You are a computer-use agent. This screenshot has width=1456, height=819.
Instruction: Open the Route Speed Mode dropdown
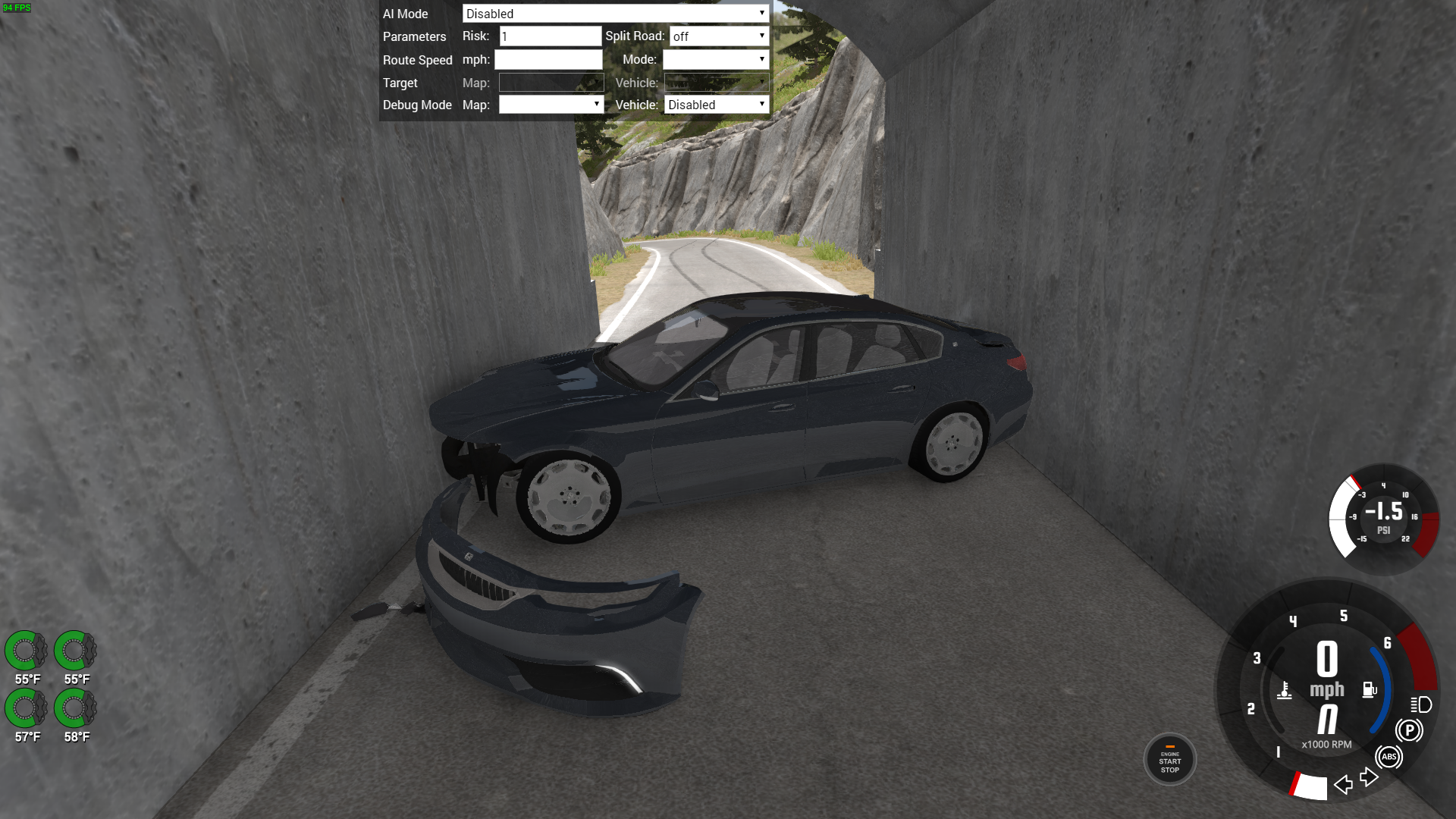point(715,60)
